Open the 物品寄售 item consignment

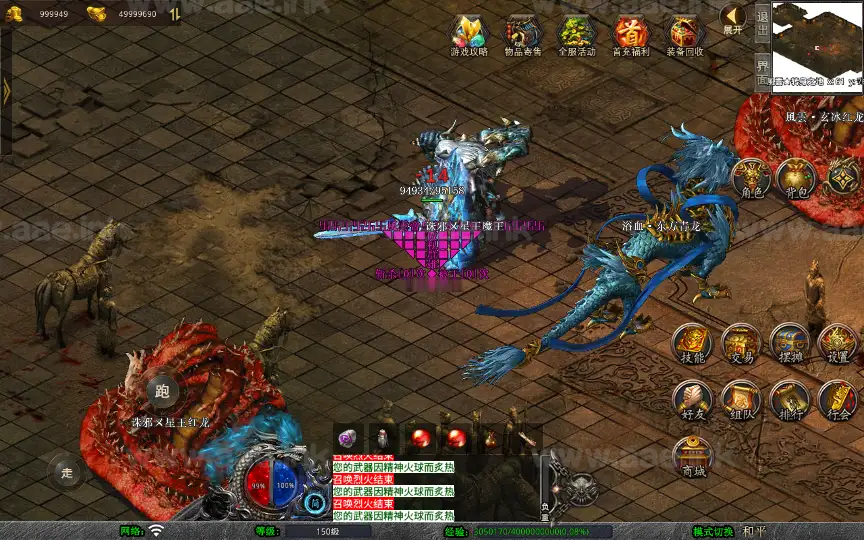[522, 35]
